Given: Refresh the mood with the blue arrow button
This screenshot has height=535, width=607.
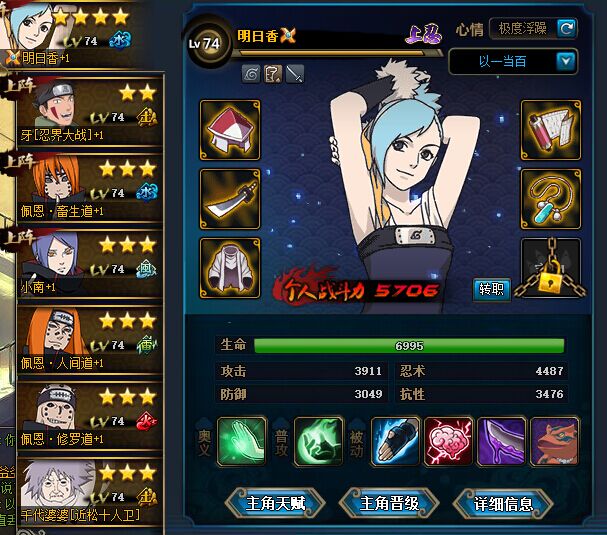Looking at the screenshot, I should point(567,28).
